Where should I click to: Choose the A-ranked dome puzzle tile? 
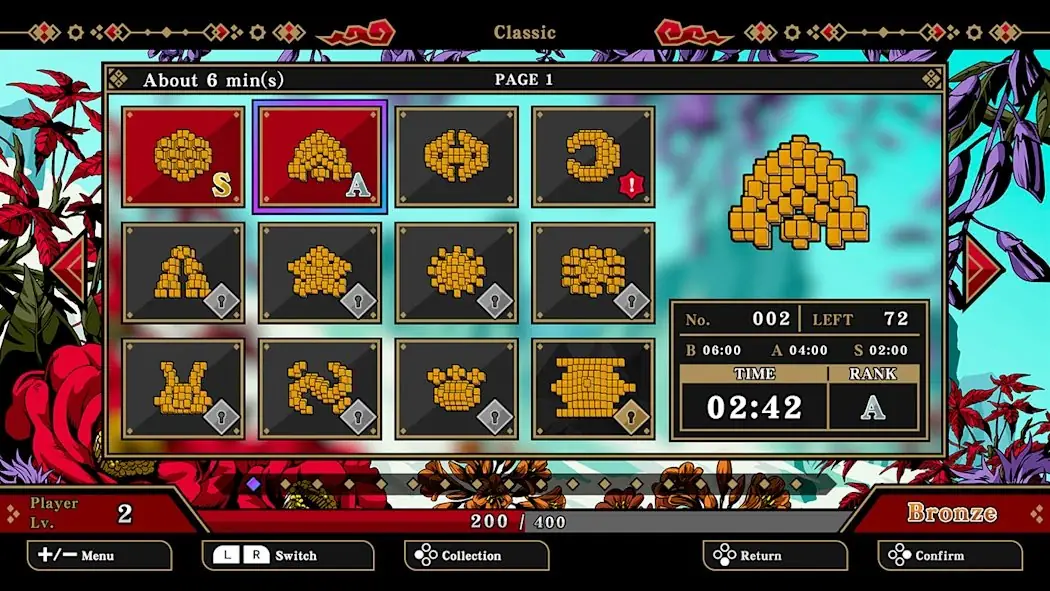320,156
